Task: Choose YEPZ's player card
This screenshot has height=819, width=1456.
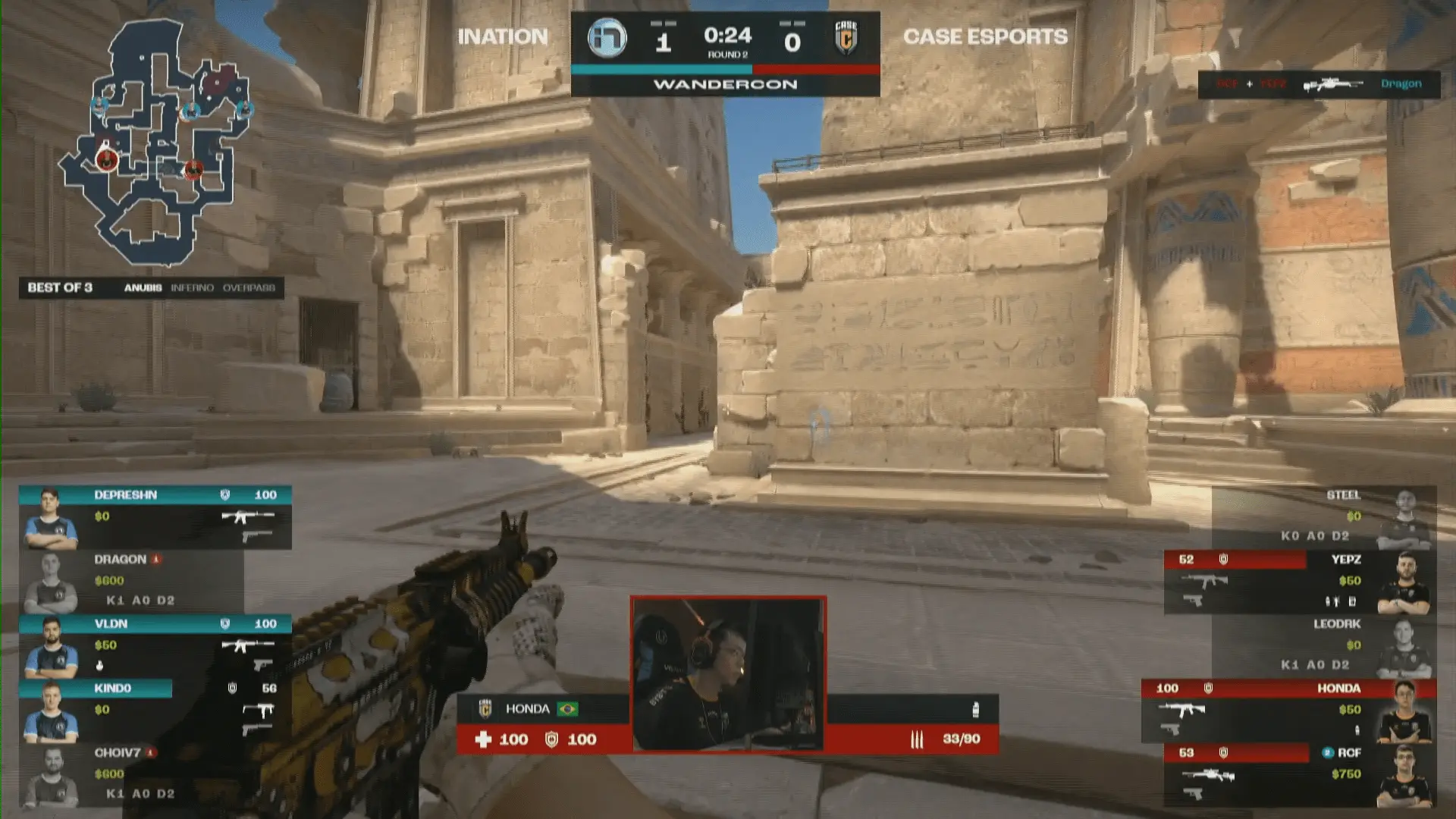Action: point(1300,581)
